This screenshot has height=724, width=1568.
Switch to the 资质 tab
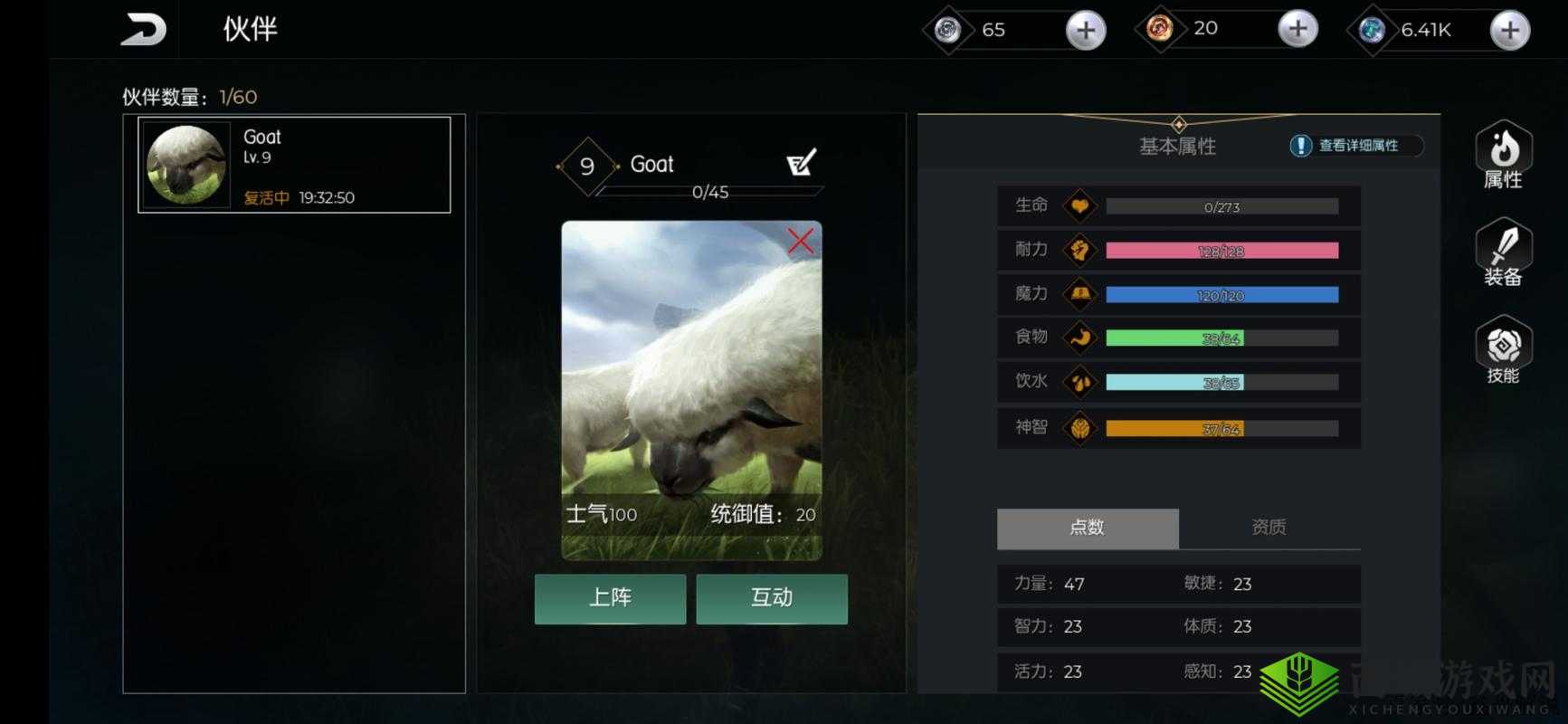point(1269,528)
